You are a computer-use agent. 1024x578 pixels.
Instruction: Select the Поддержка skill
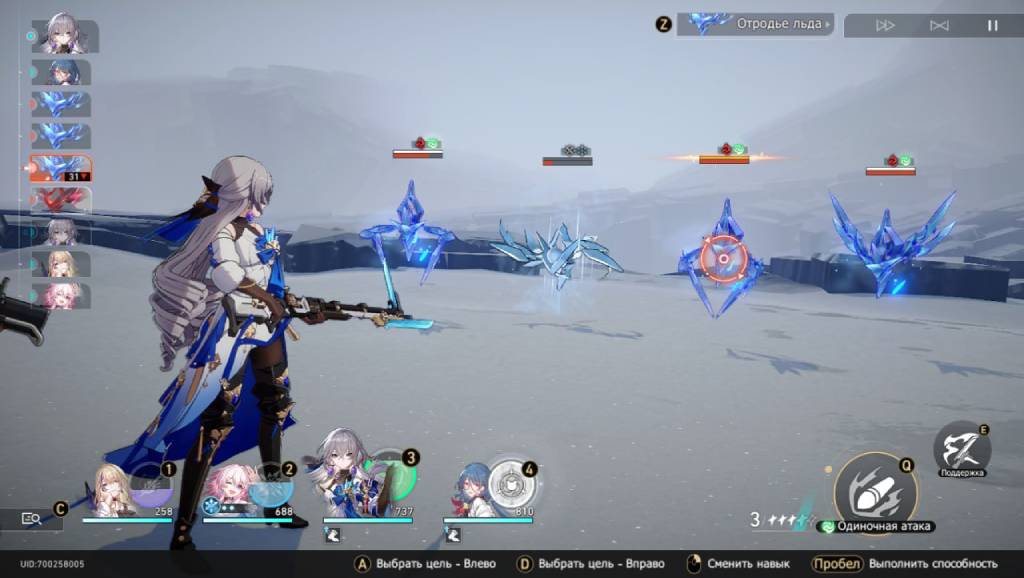click(962, 448)
